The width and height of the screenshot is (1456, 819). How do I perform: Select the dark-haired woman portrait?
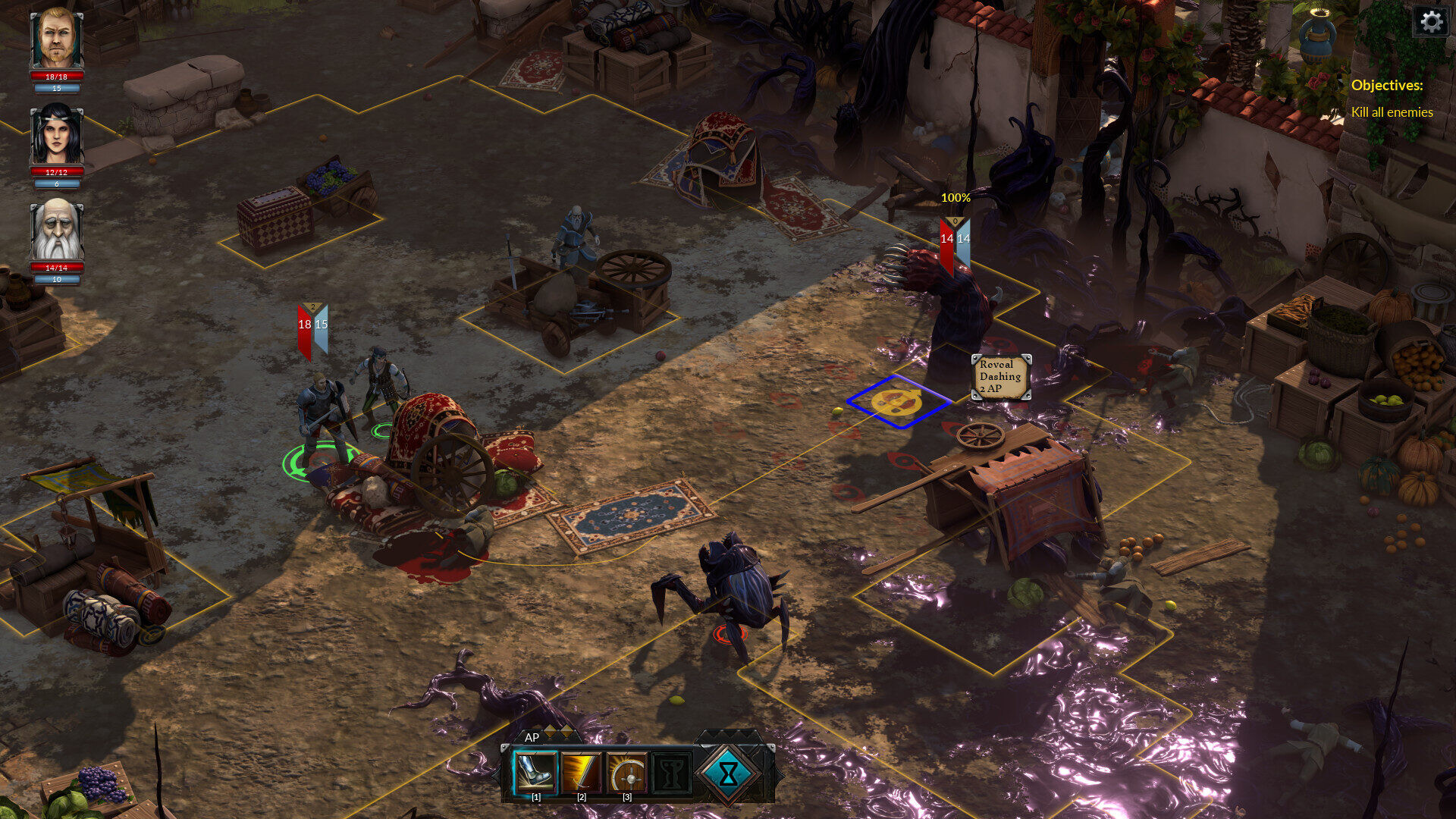pyautogui.click(x=57, y=135)
